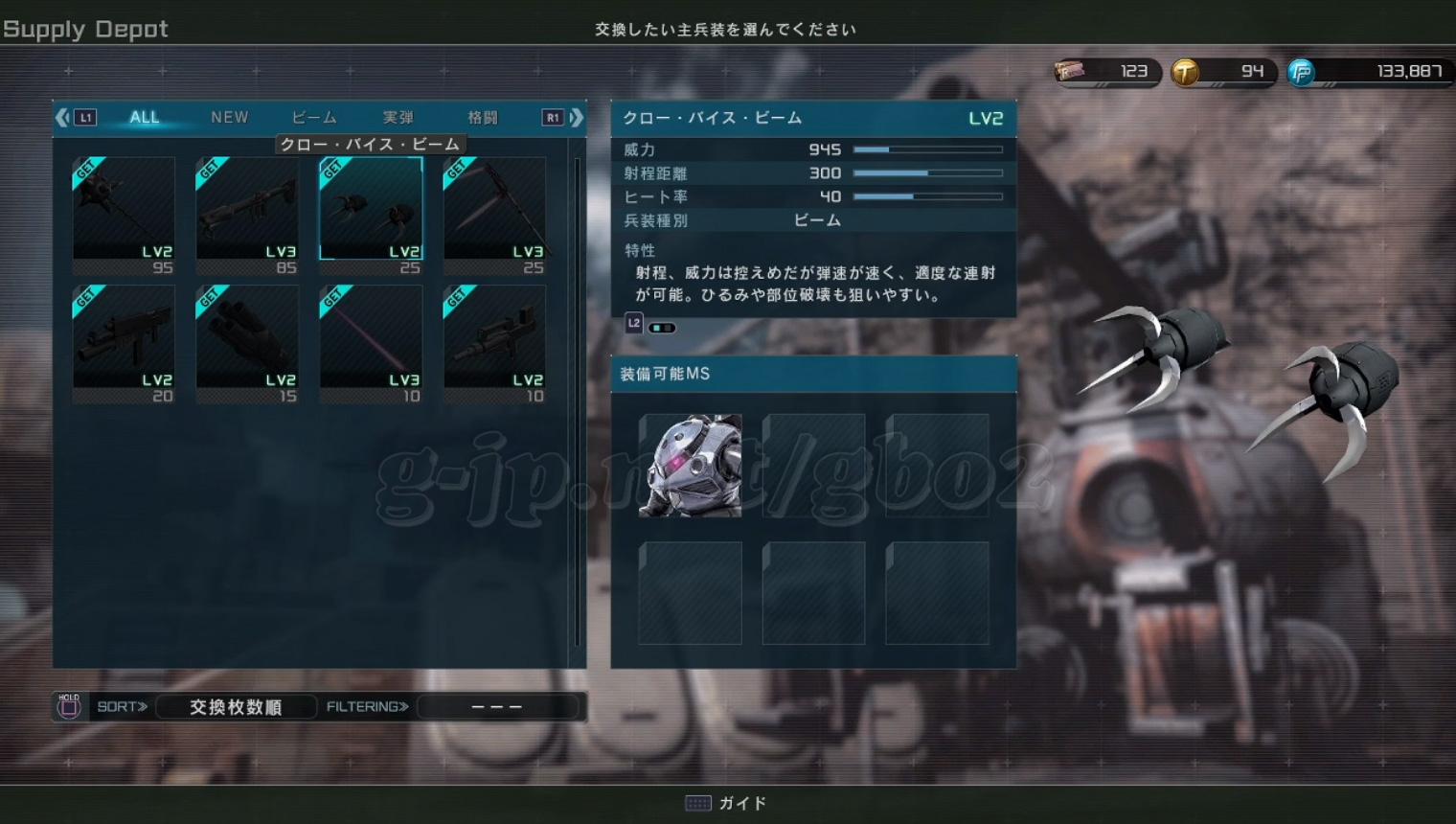Show the ビーム (beam) category tab
This screenshot has width=1456, height=824.
click(x=314, y=117)
